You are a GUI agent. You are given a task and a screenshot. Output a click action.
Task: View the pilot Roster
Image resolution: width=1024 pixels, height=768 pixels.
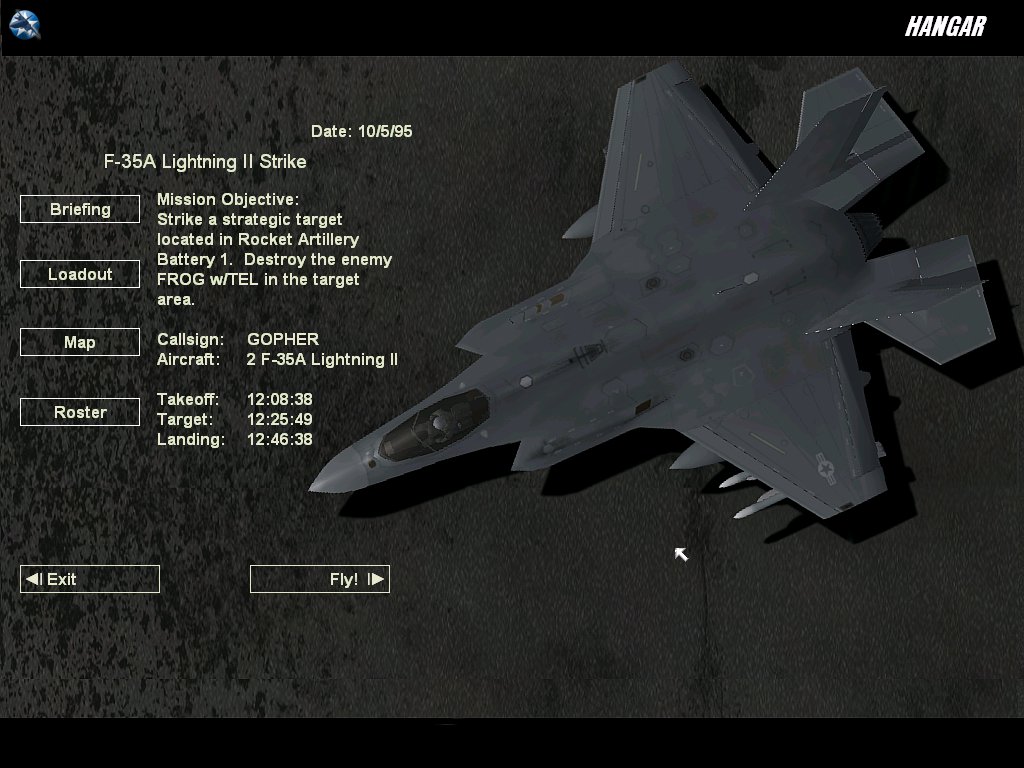[x=80, y=412]
